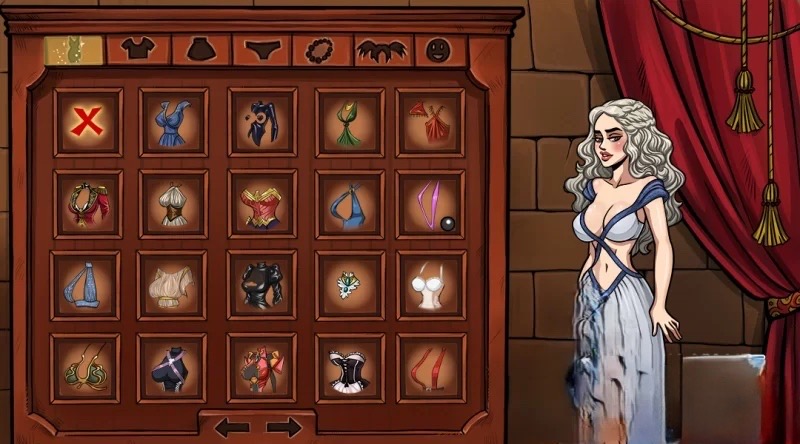Go to the previous page with left arrow
The image size is (800, 444).
231,427
